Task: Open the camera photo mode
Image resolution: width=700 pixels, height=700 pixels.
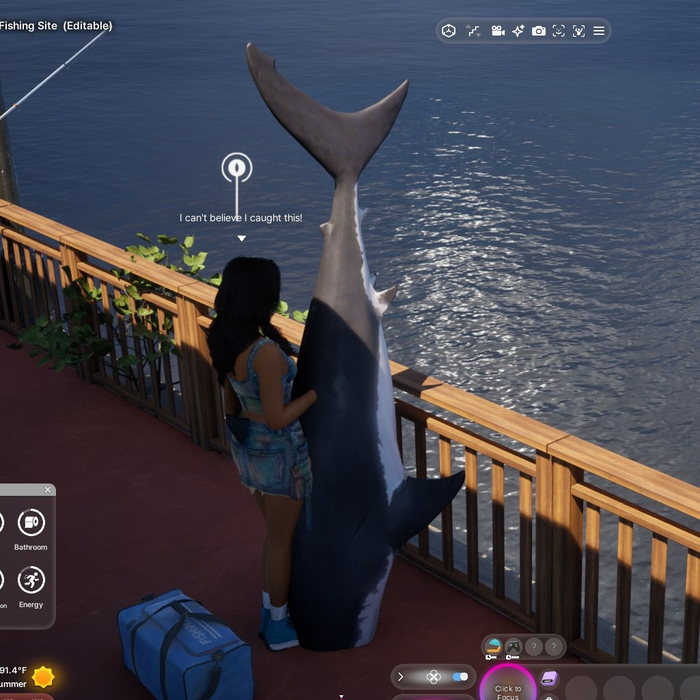Action: click(x=539, y=31)
